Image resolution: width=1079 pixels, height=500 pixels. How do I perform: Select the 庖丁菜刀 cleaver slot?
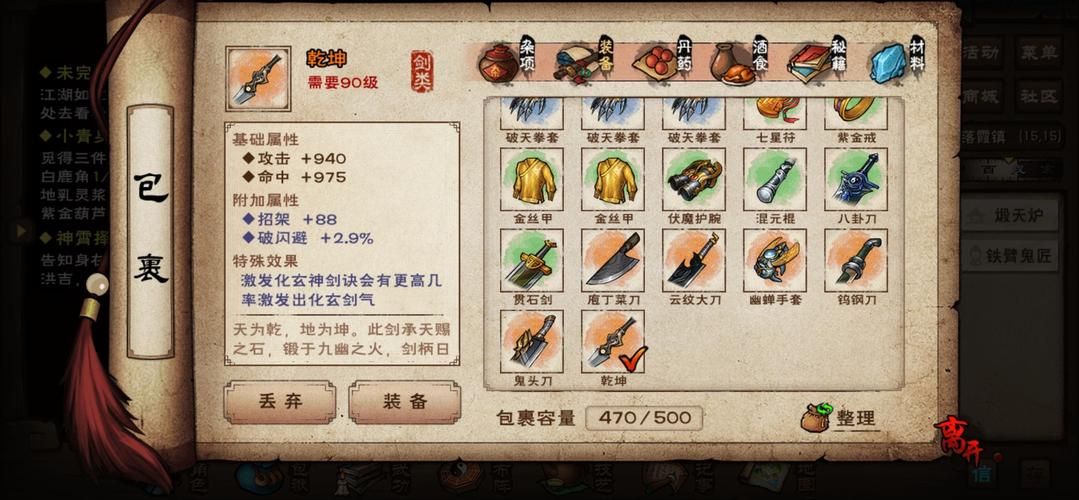pos(612,260)
